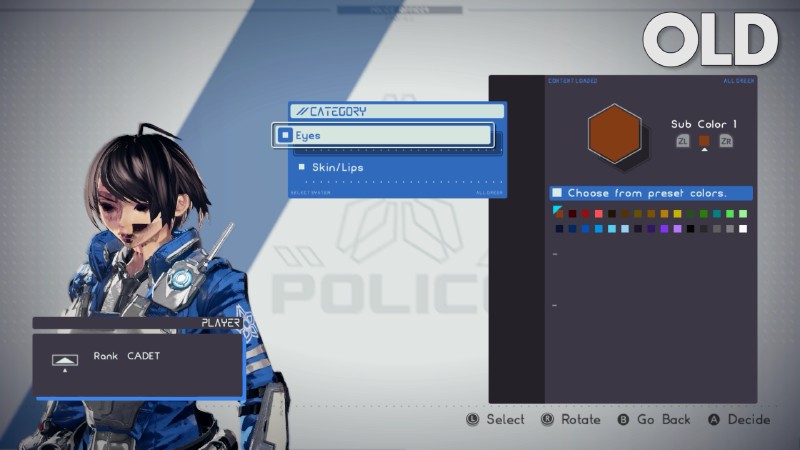This screenshot has height=450, width=800.
Task: Click the large brown hexagon color preview
Action: [614, 135]
